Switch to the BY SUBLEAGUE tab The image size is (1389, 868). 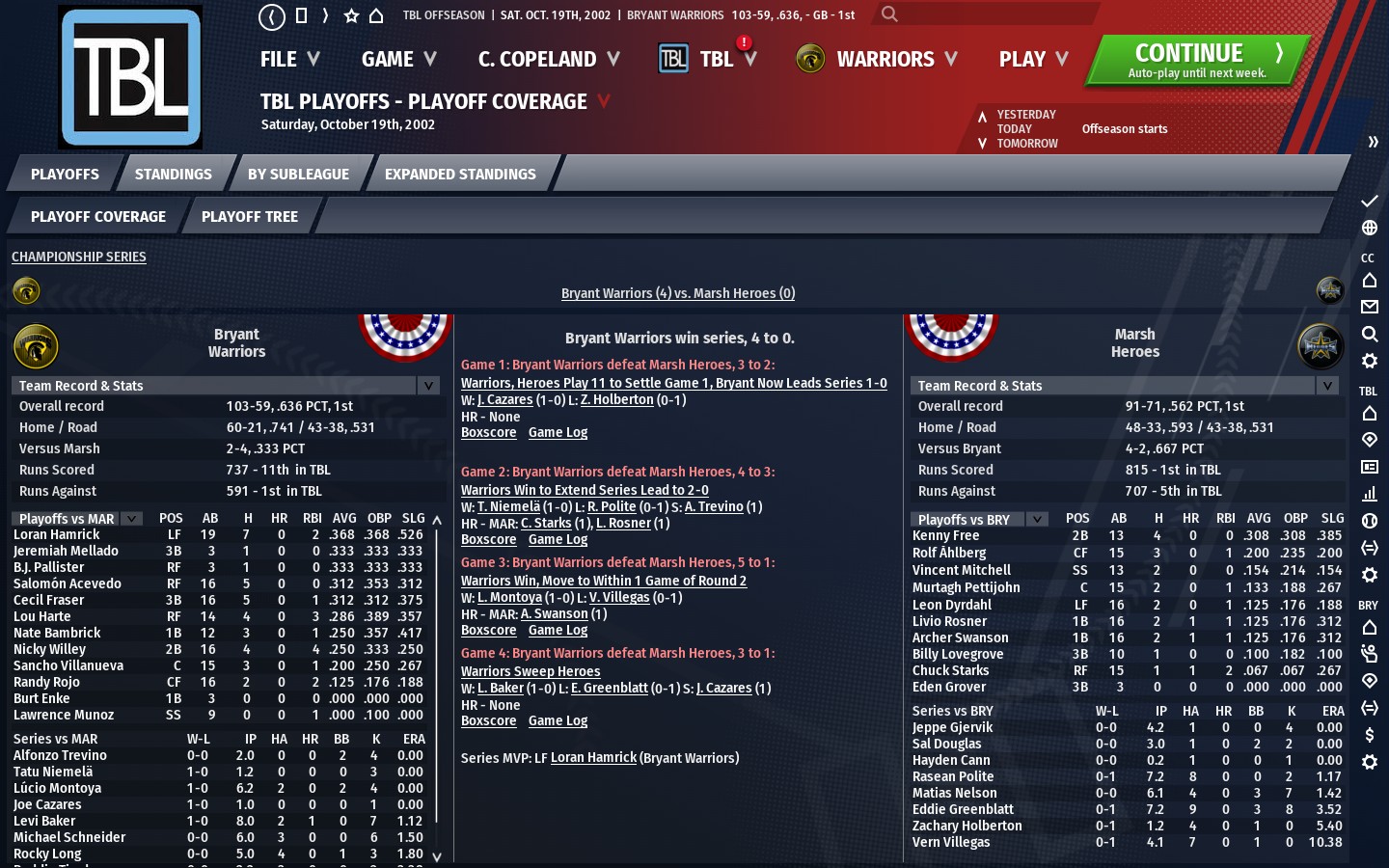(298, 175)
